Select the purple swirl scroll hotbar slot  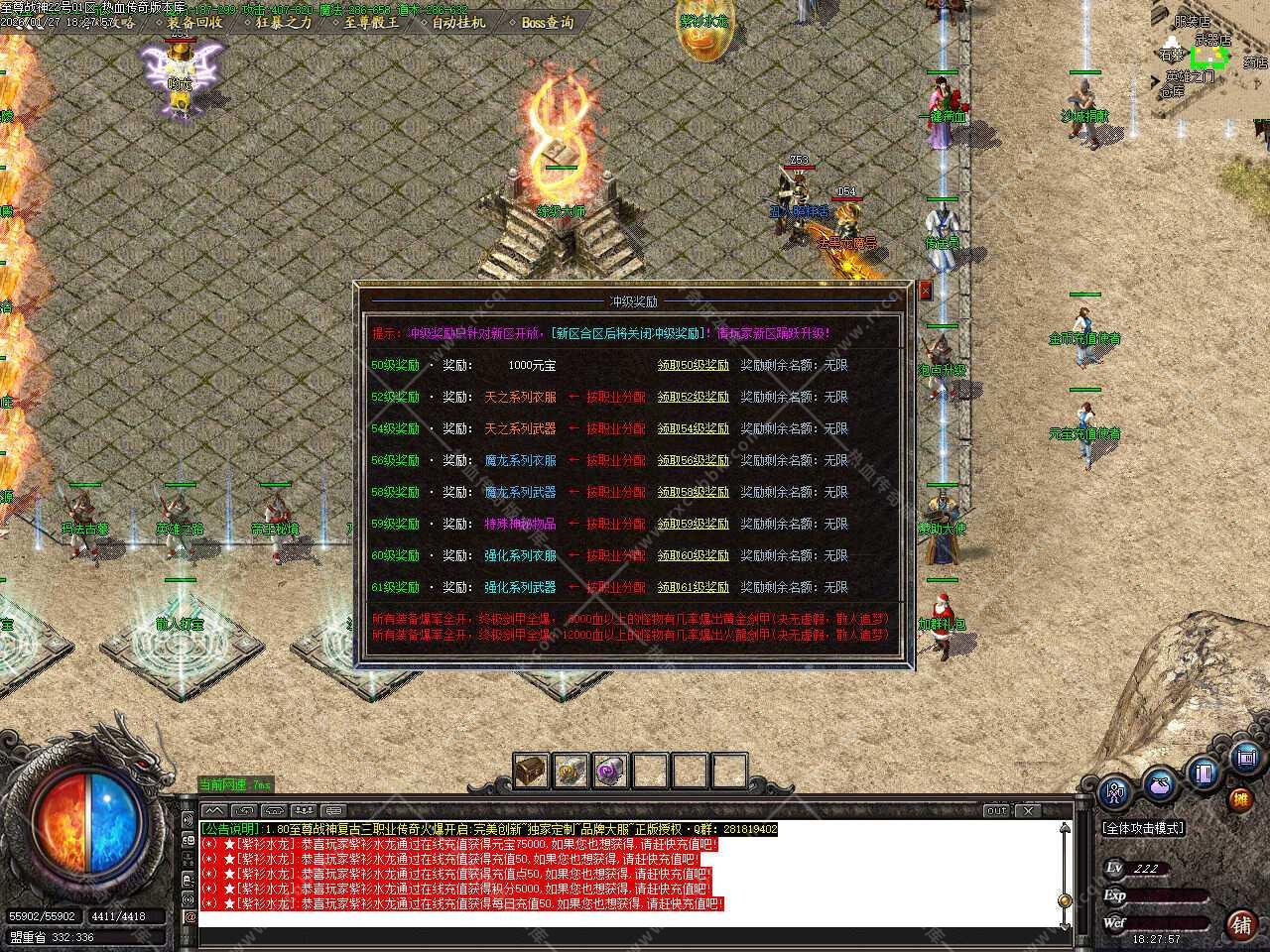[610, 771]
